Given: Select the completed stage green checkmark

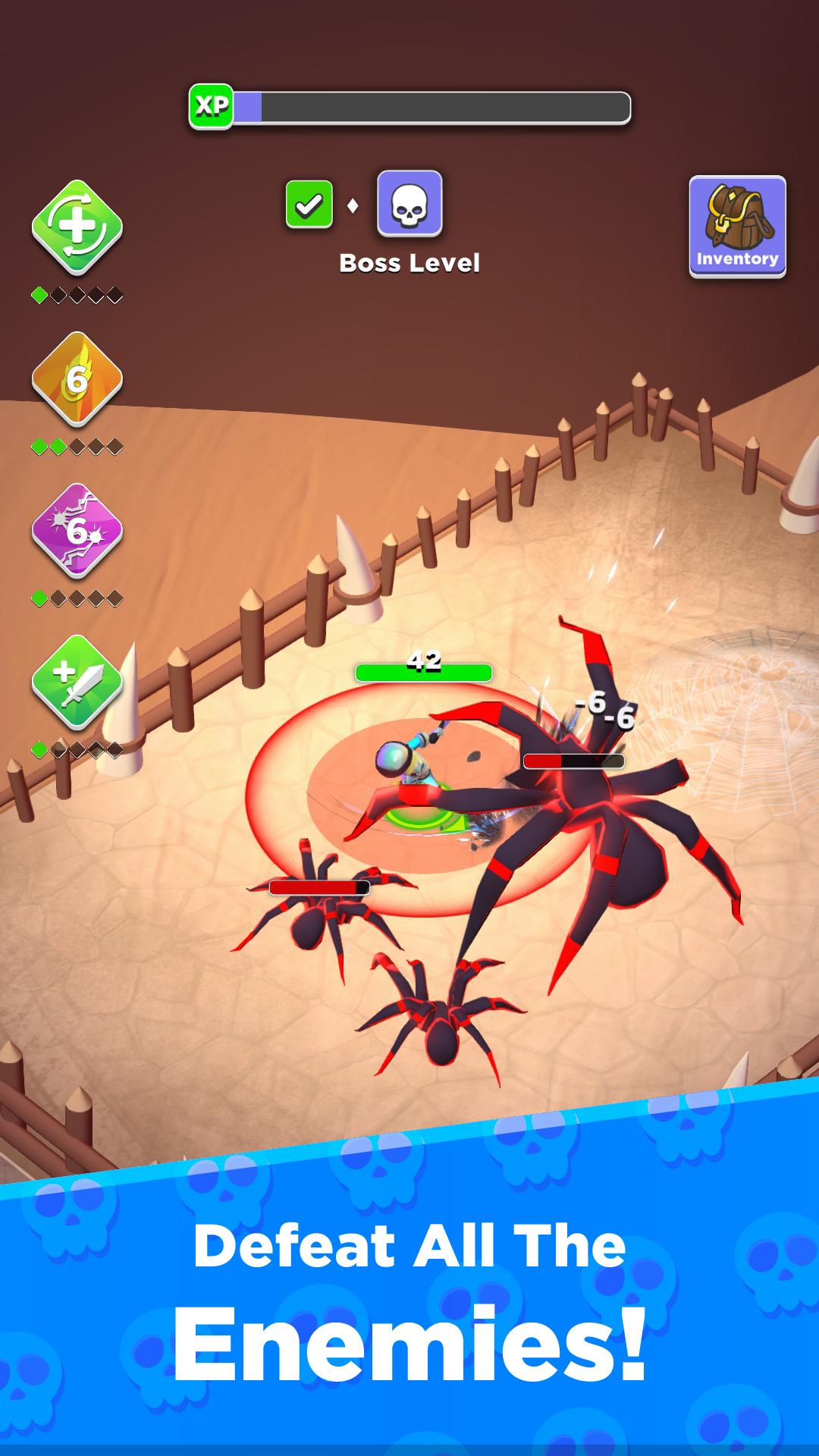Looking at the screenshot, I should click(x=309, y=205).
